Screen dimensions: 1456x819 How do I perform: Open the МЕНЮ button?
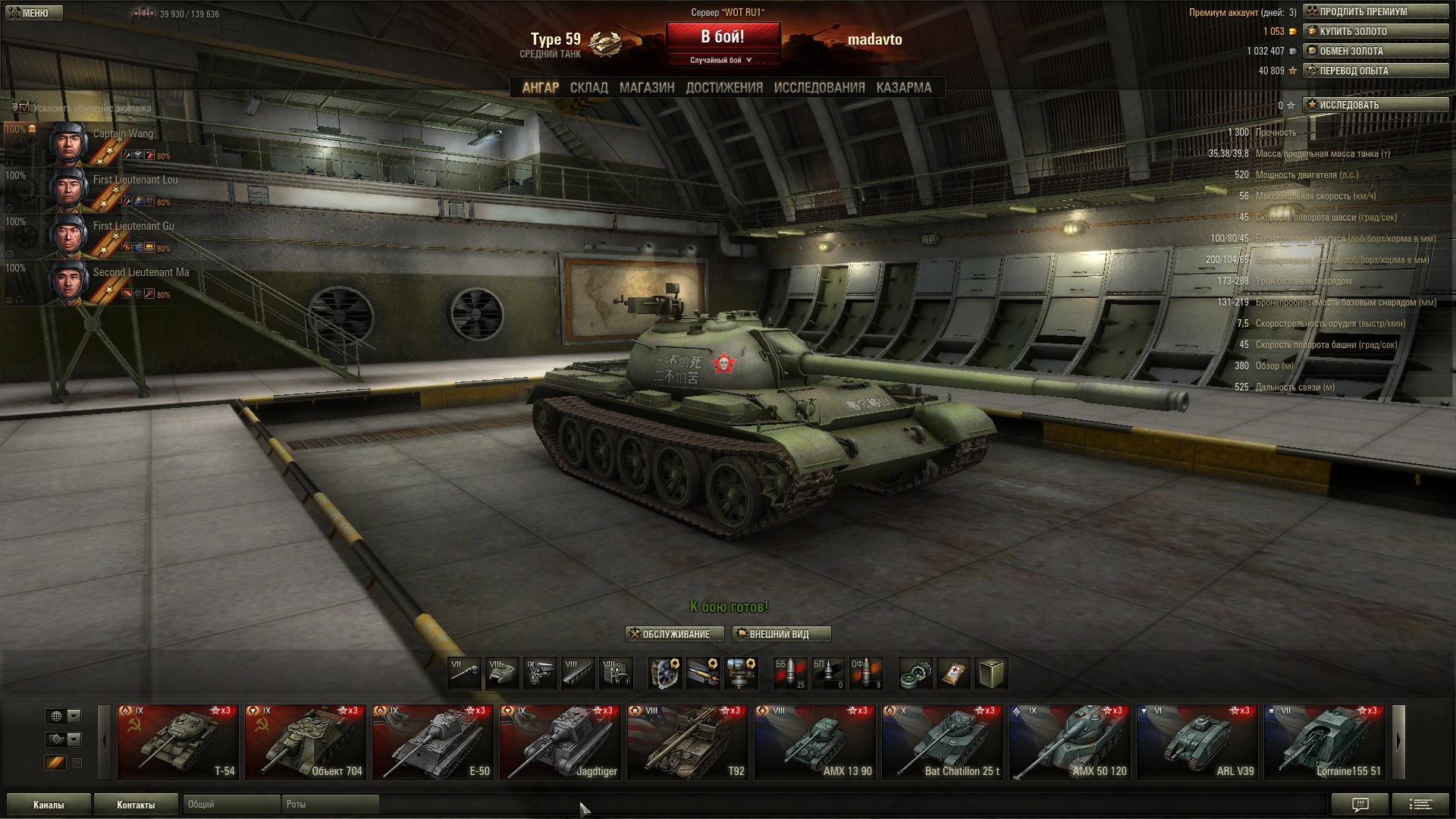click(x=34, y=13)
